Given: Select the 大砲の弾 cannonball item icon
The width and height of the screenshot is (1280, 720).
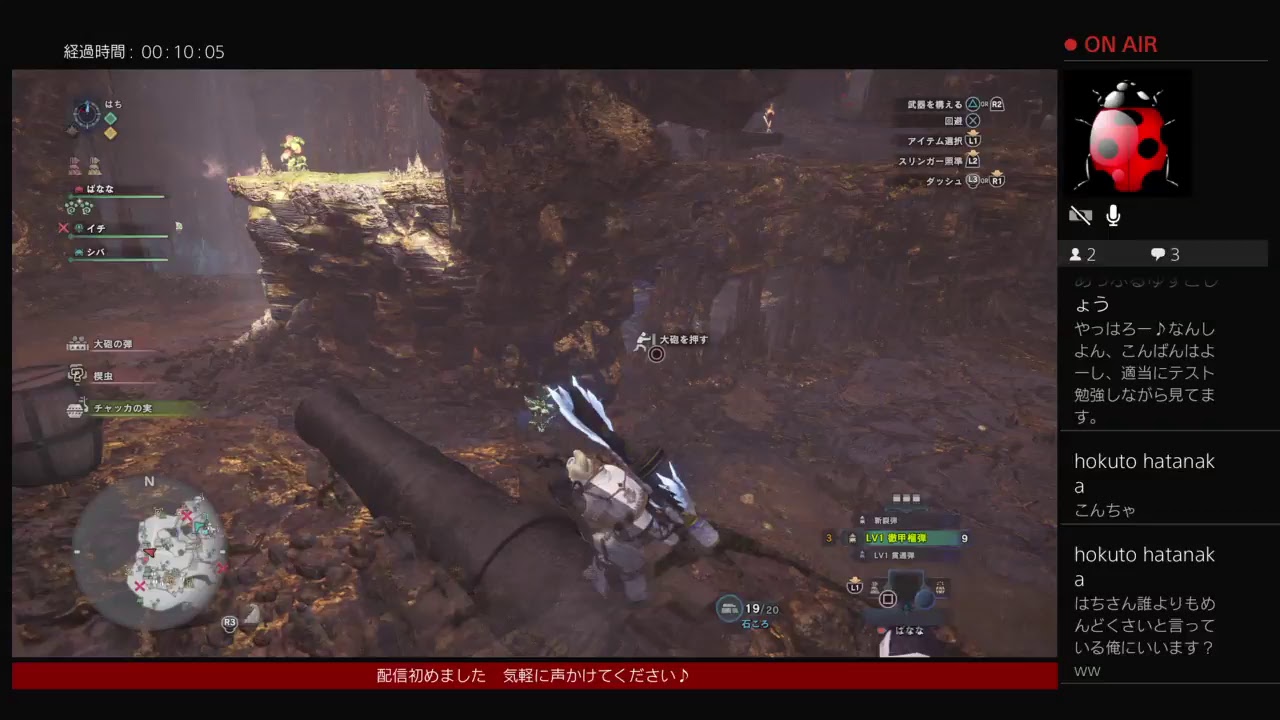Looking at the screenshot, I should [78, 347].
